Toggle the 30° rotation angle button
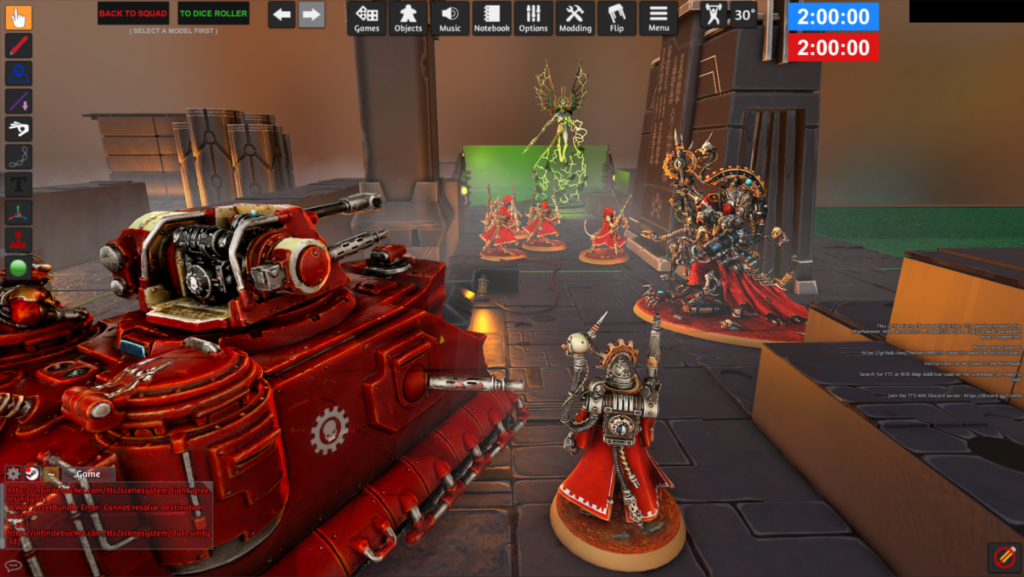 click(x=743, y=15)
